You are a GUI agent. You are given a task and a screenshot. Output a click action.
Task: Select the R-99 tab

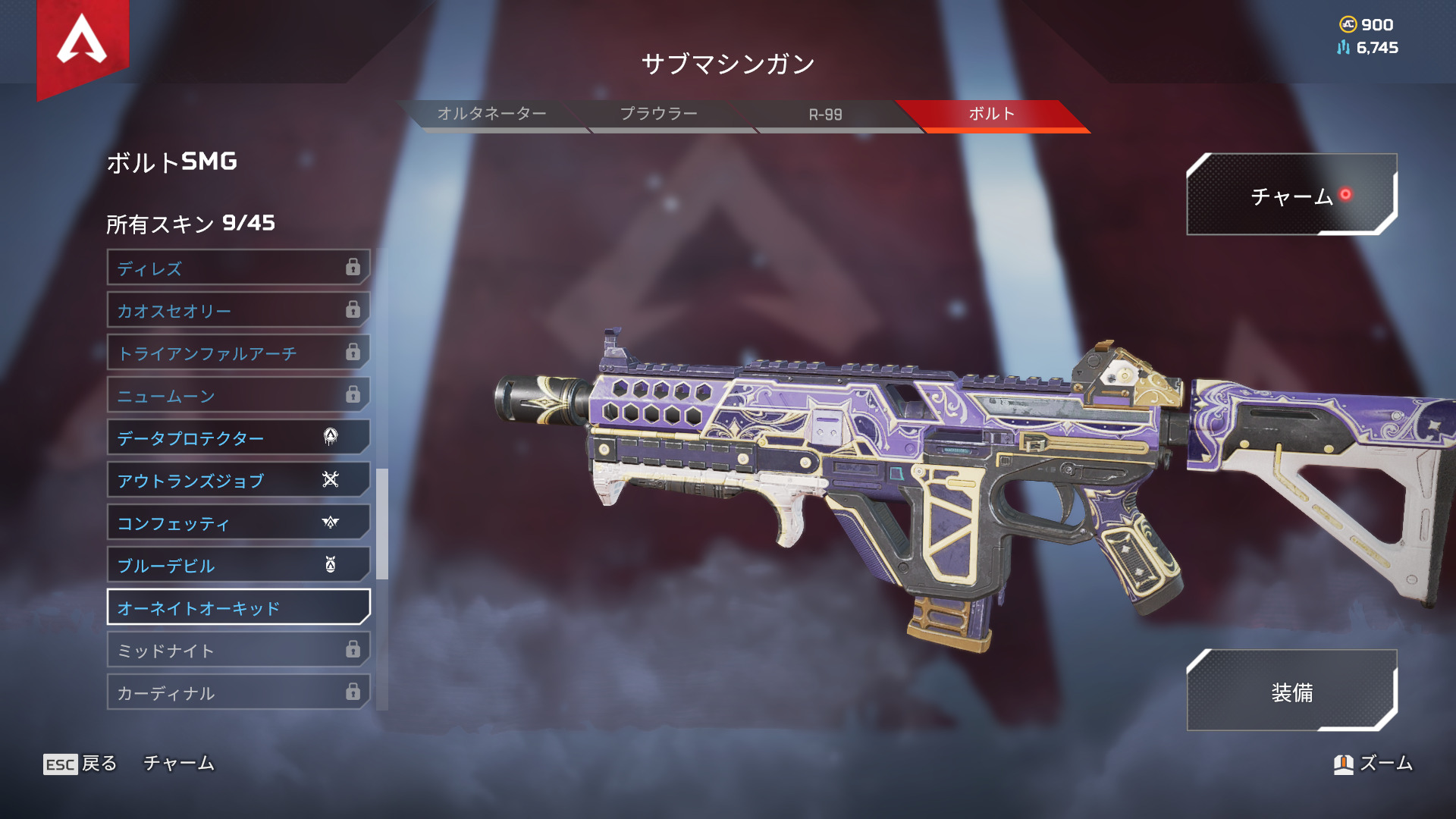[825, 115]
